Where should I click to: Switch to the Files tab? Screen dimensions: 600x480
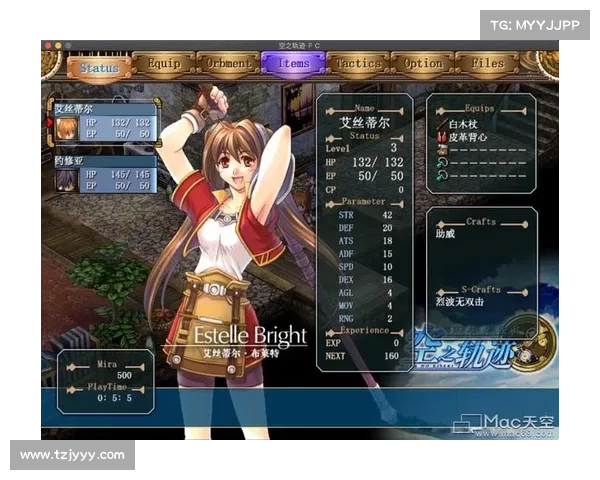[x=487, y=63]
